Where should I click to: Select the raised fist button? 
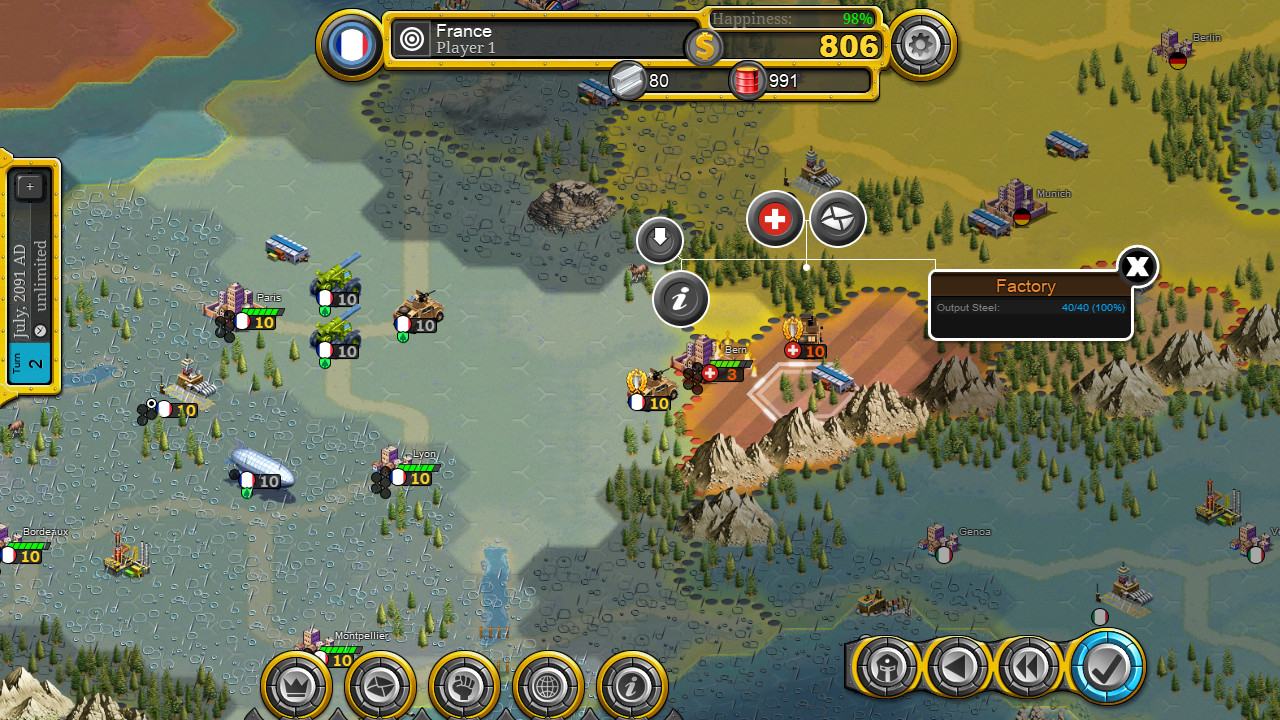tap(464, 686)
